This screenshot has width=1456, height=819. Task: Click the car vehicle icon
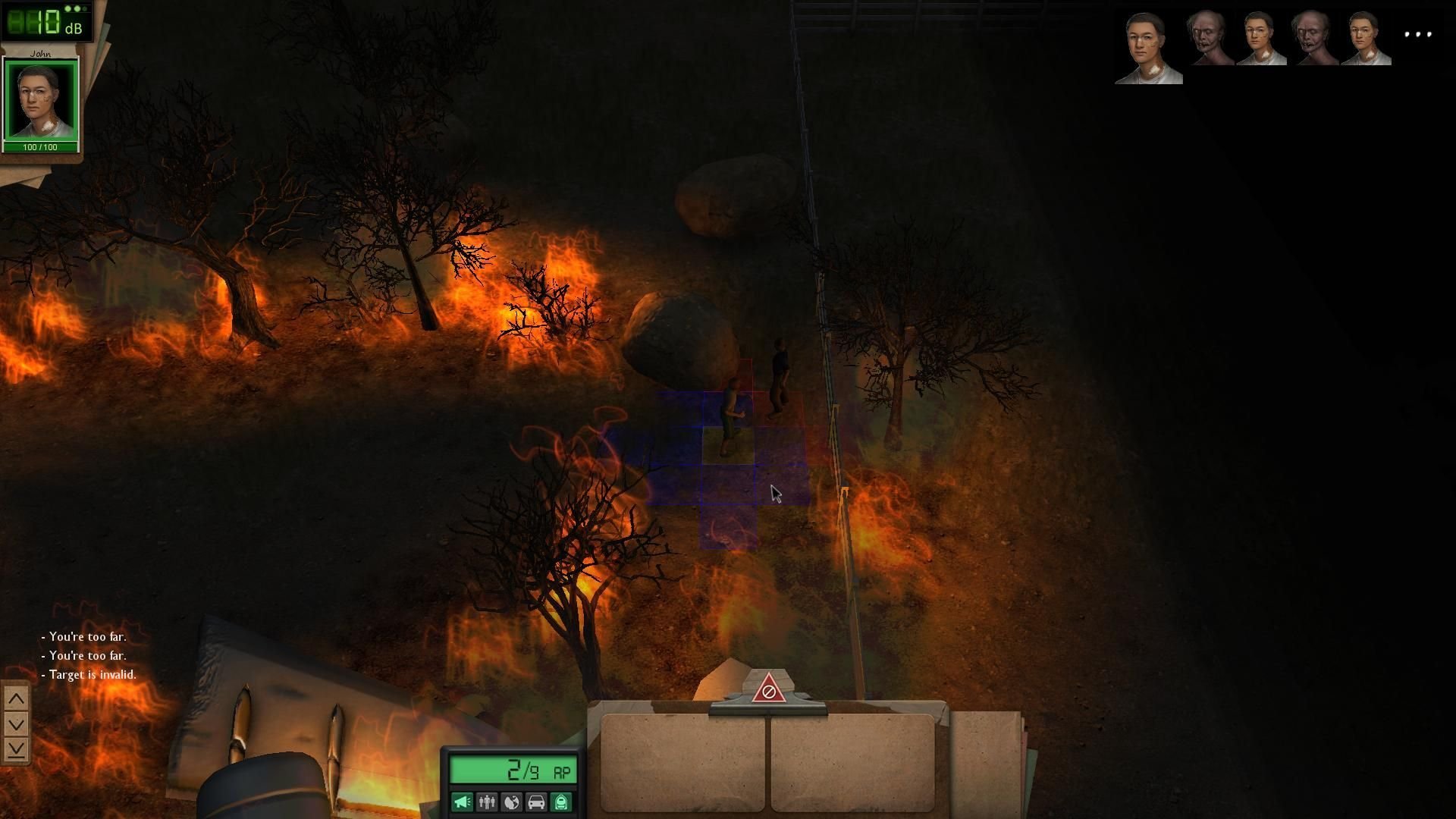[x=536, y=802]
